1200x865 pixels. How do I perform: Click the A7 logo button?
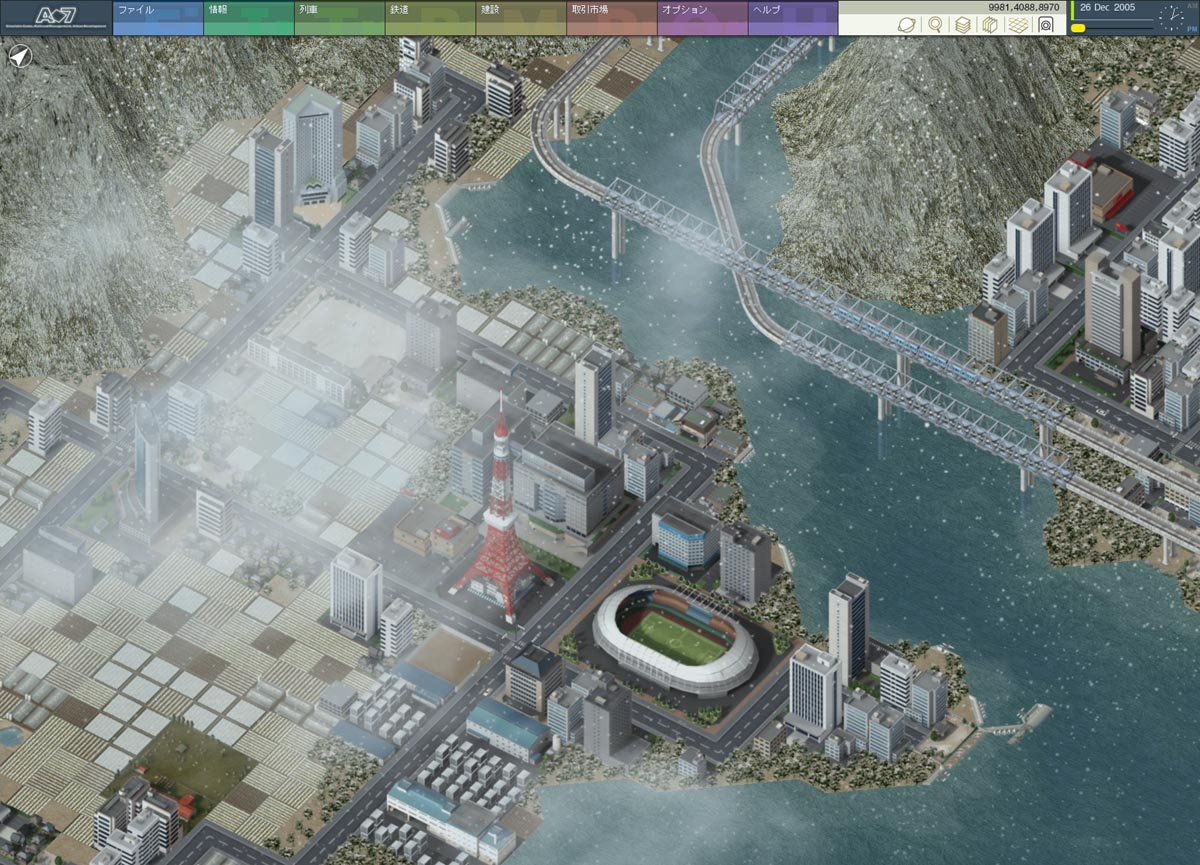55,17
